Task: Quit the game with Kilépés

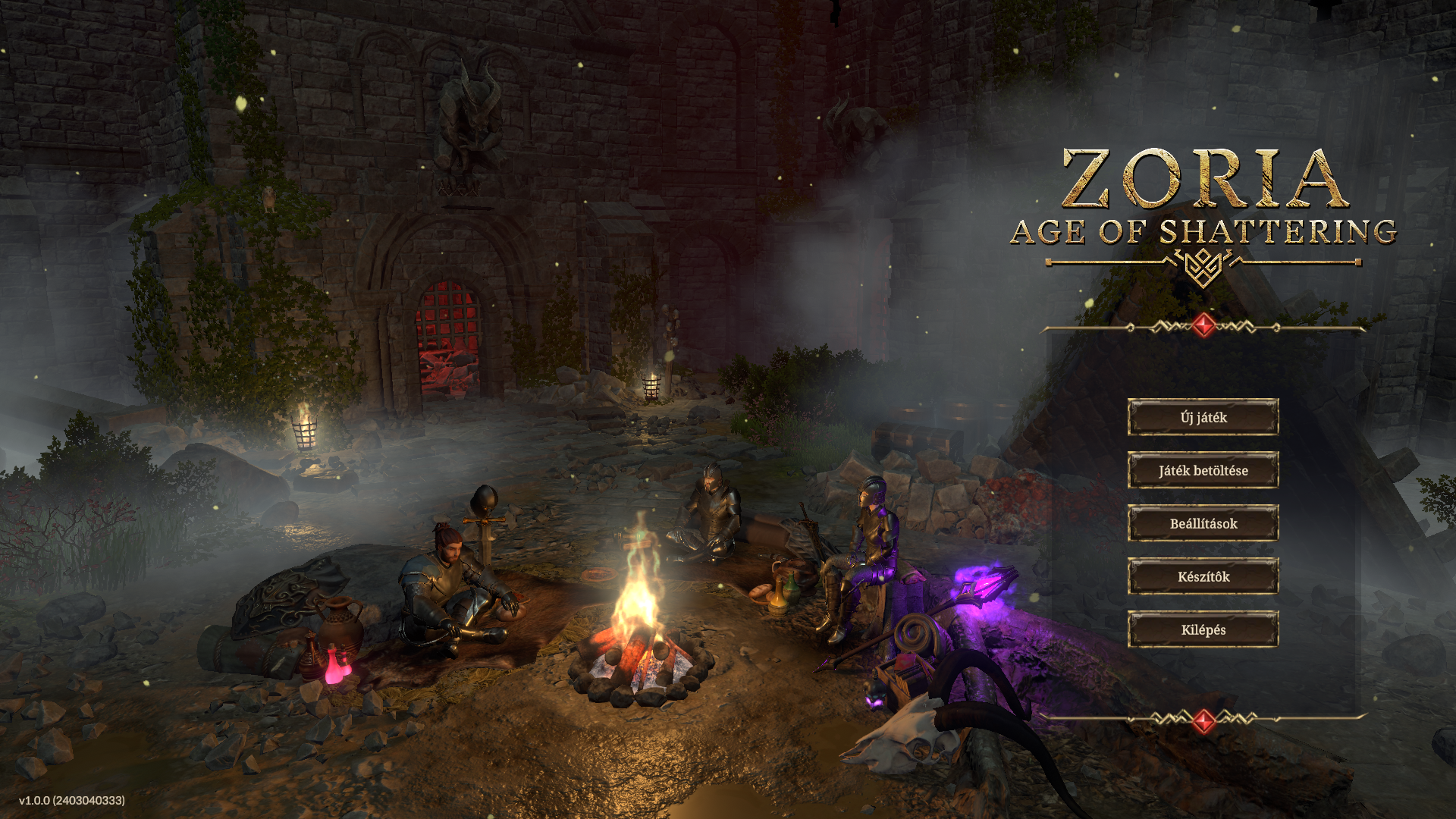Action: pyautogui.click(x=1203, y=629)
